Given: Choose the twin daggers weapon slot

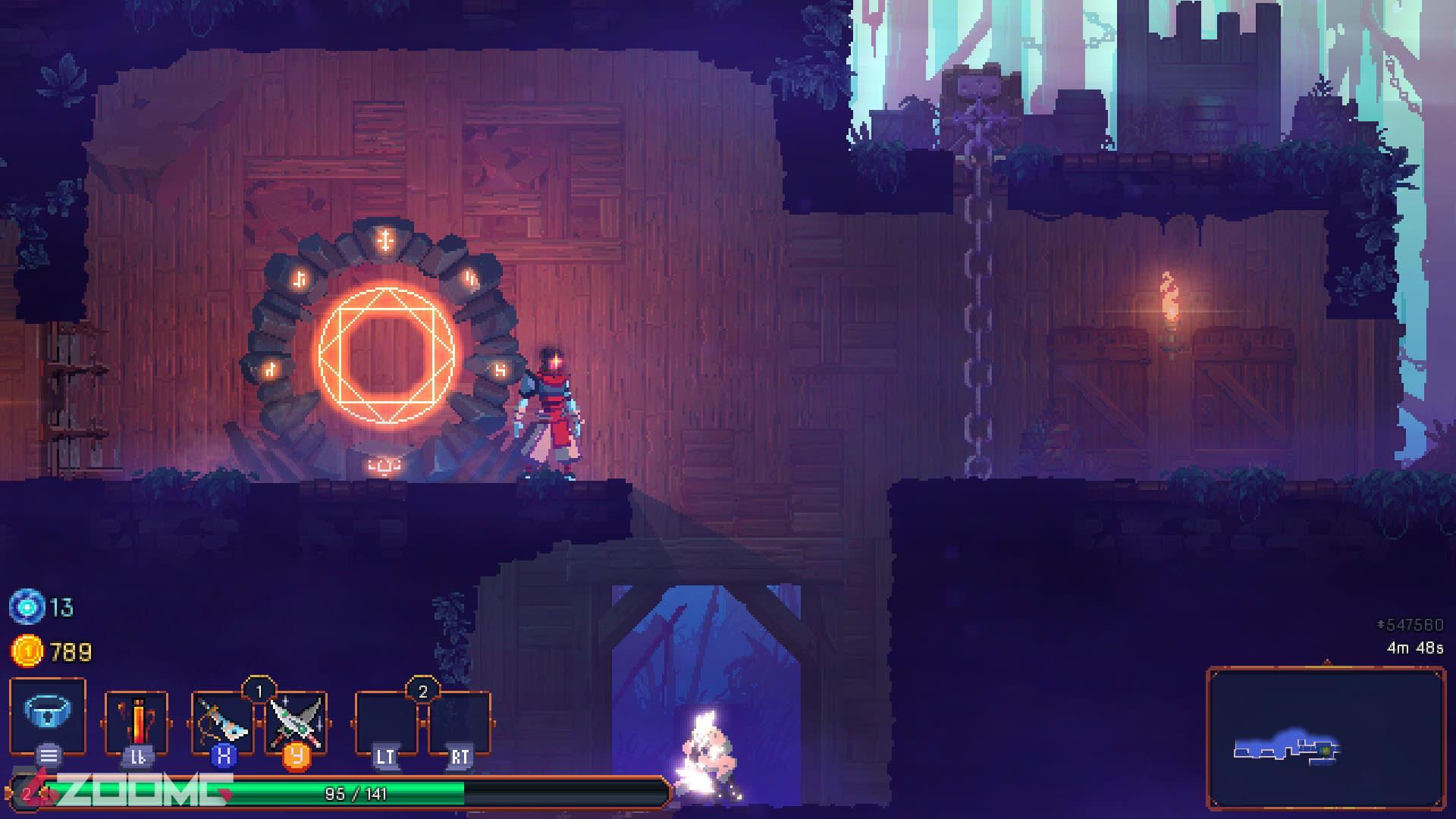Looking at the screenshot, I should [x=297, y=721].
